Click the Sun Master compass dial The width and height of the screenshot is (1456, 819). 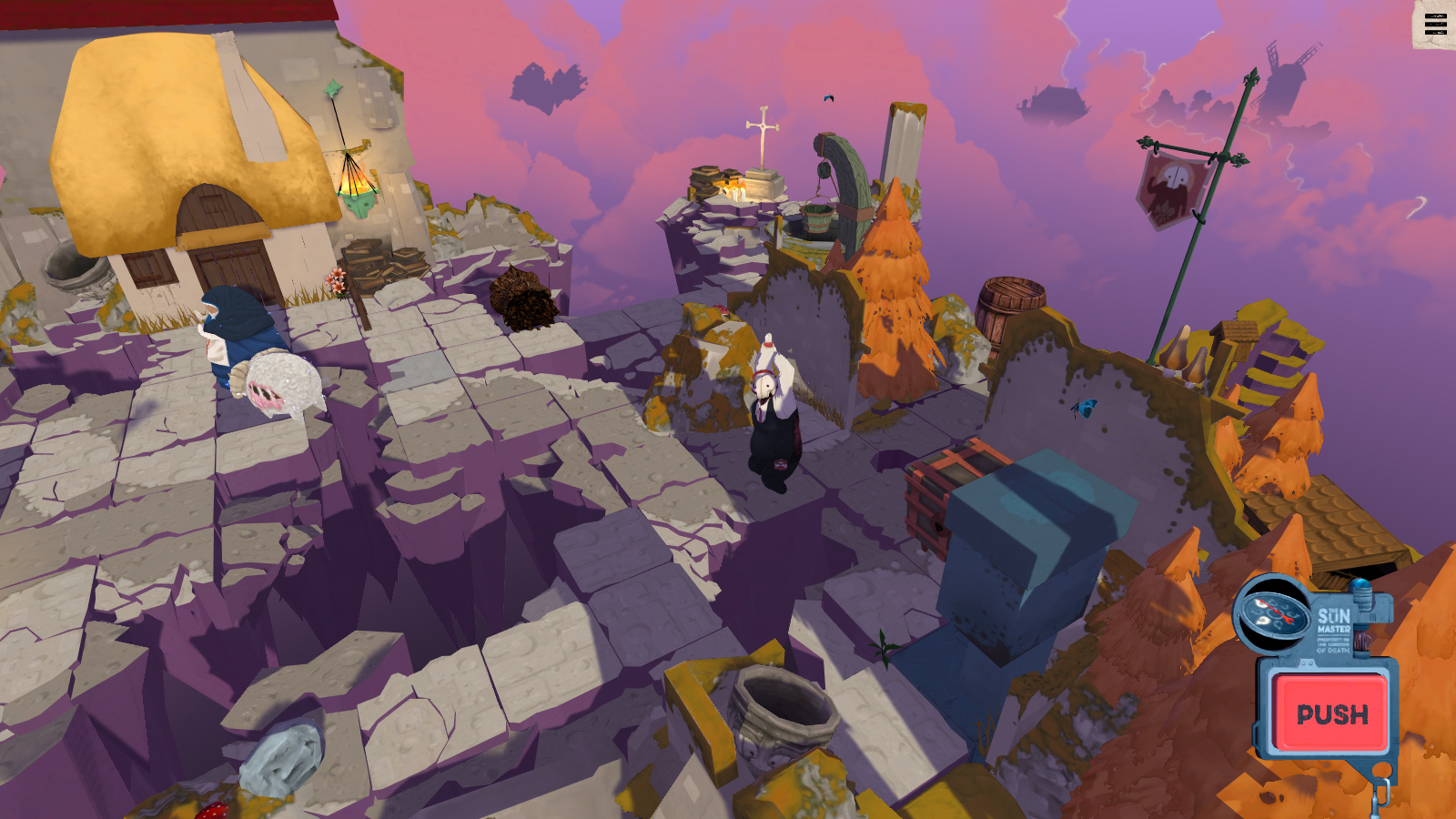(1271, 612)
